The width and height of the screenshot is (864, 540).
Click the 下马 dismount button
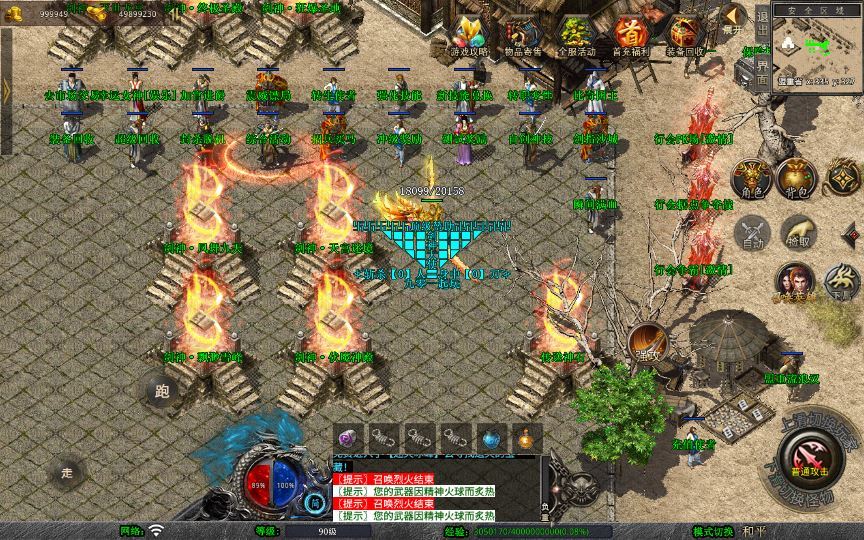point(840,282)
